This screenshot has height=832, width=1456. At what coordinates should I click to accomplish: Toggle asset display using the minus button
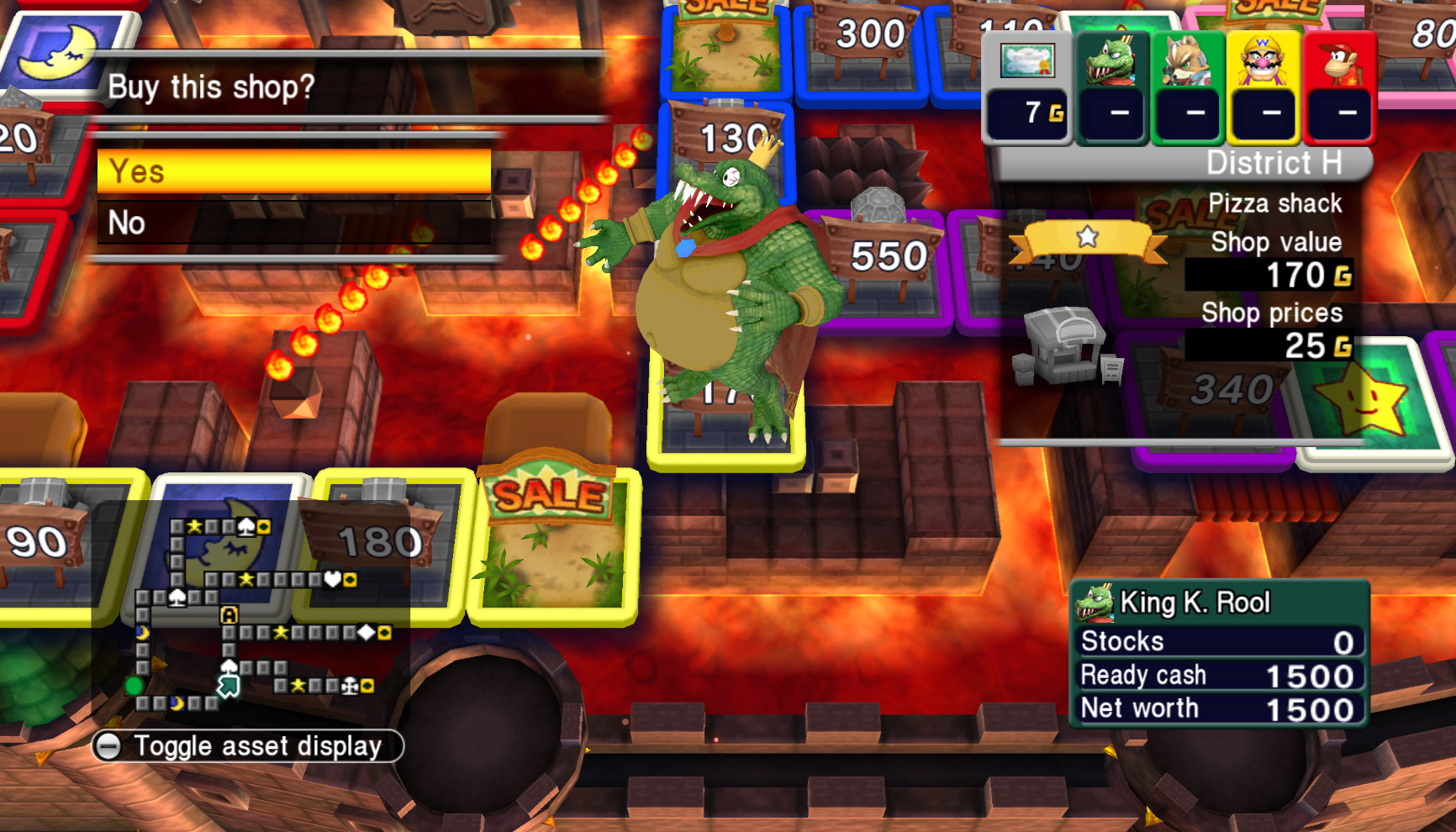tap(108, 745)
